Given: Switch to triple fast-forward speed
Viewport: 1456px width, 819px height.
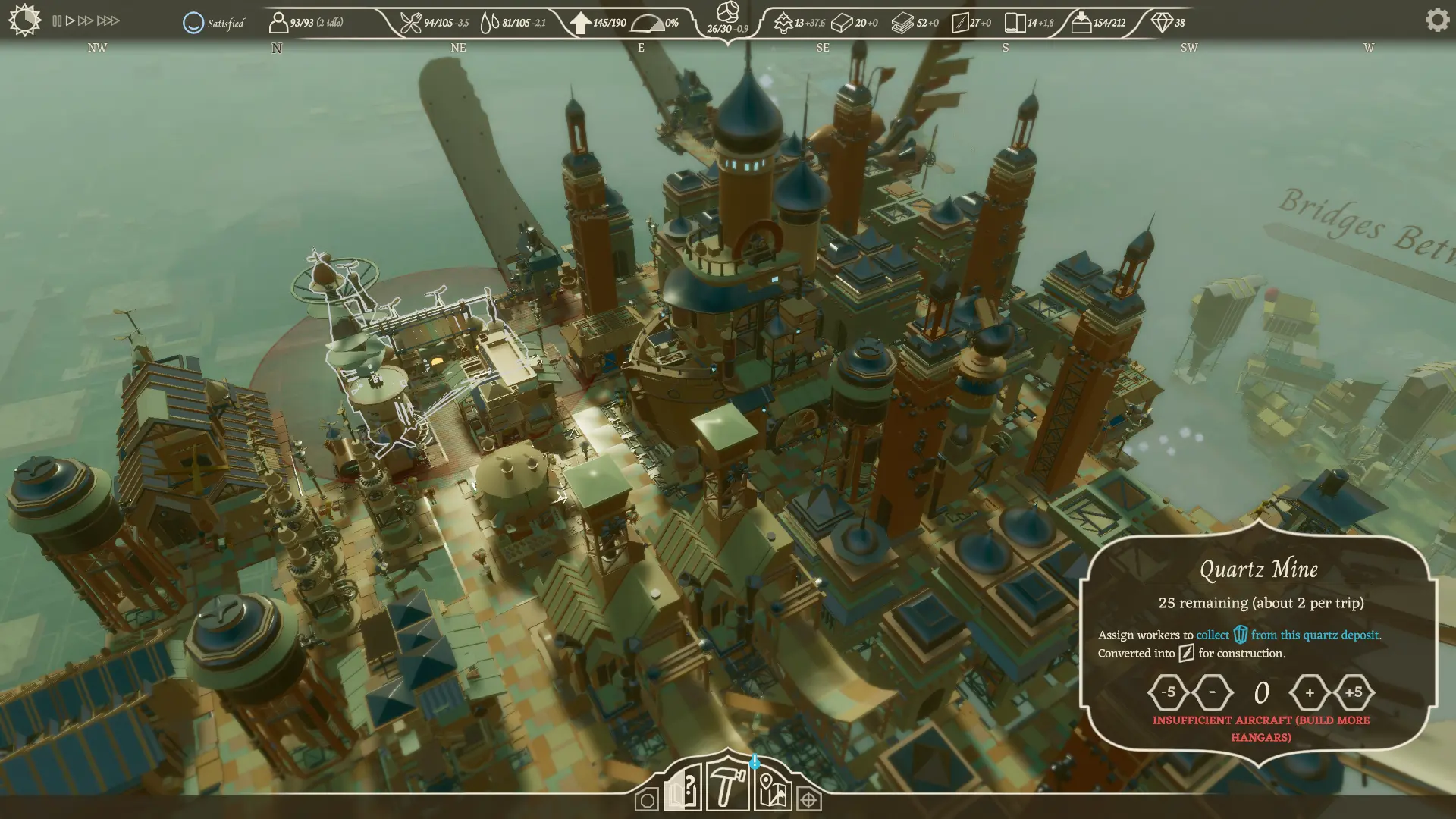Looking at the screenshot, I should tap(108, 21).
